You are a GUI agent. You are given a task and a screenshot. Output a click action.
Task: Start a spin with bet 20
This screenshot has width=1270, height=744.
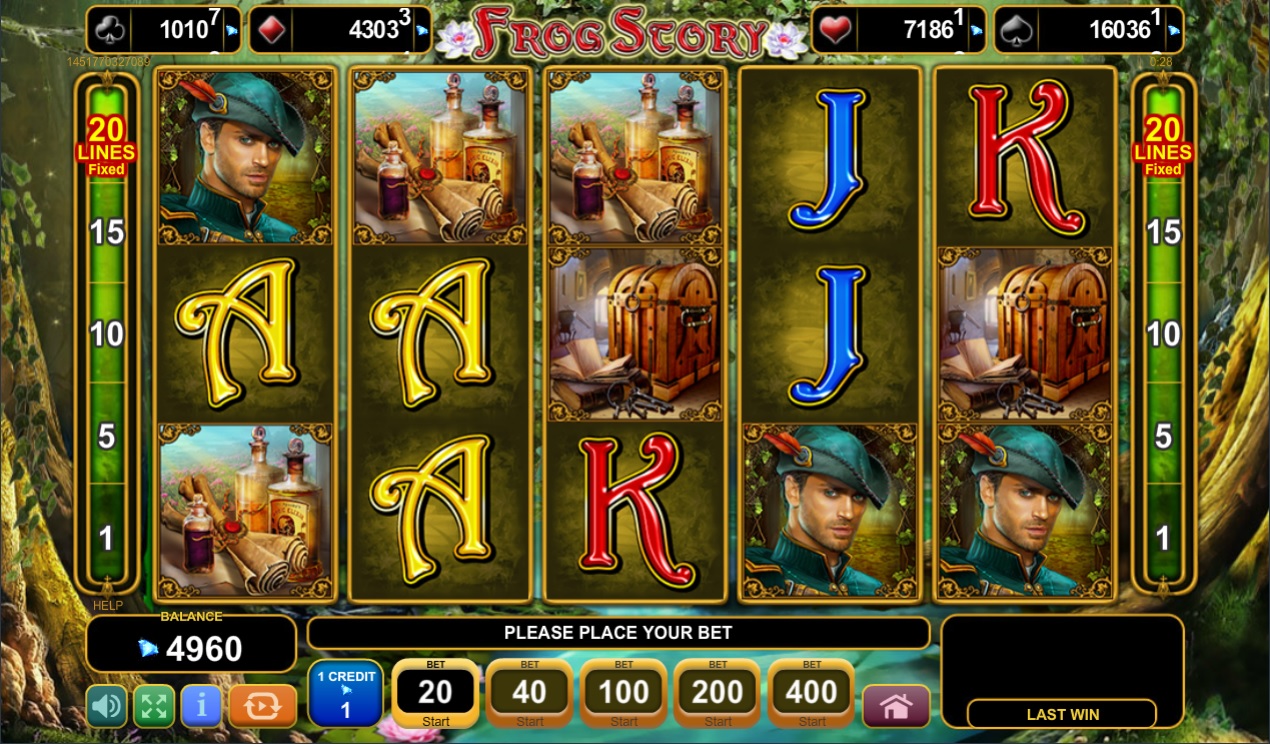435,693
